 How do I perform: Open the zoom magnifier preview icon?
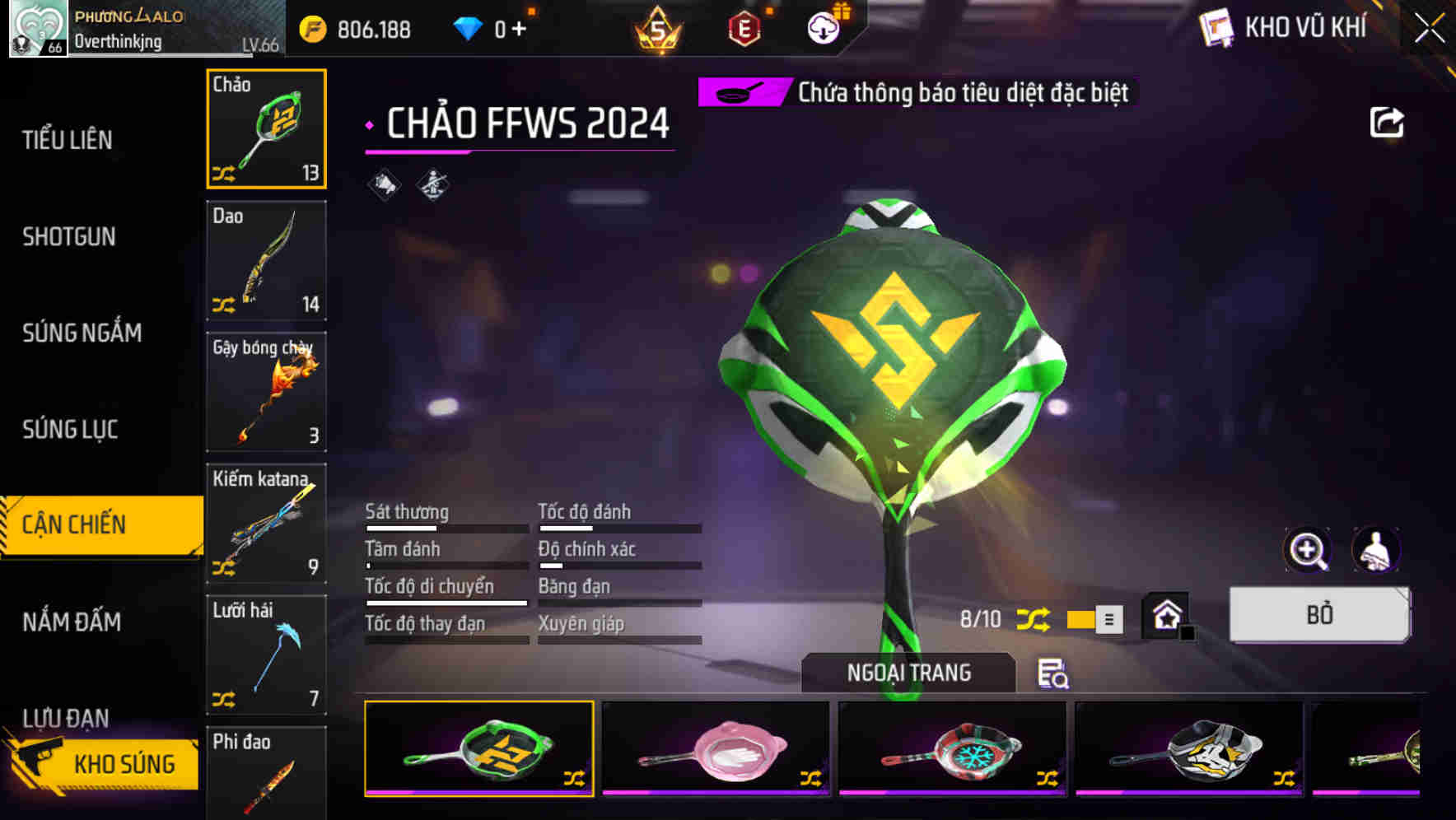[x=1309, y=550]
